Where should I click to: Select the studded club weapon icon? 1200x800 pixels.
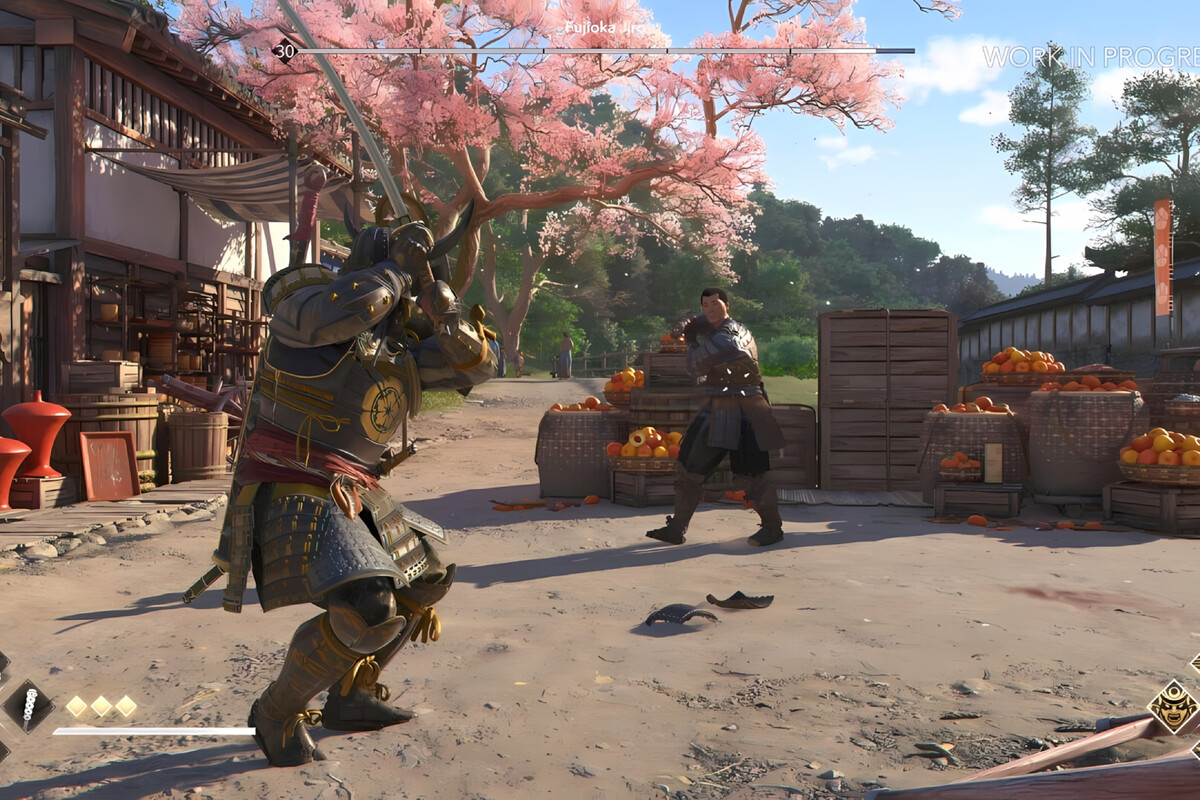tap(28, 705)
